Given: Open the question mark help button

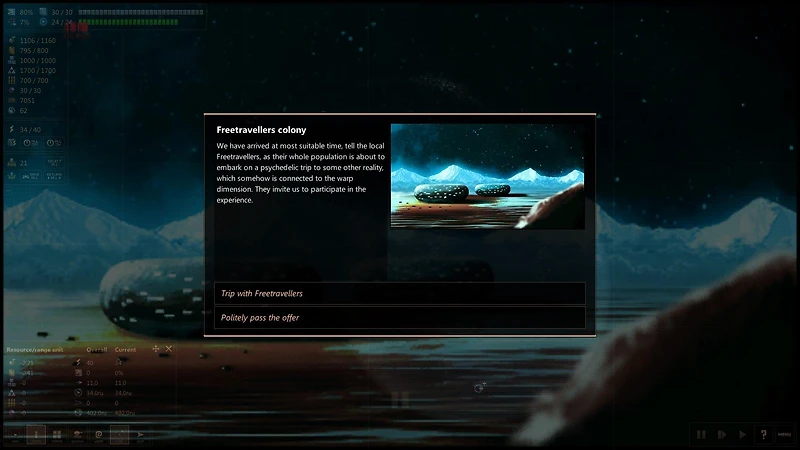Looking at the screenshot, I should tap(763, 434).
